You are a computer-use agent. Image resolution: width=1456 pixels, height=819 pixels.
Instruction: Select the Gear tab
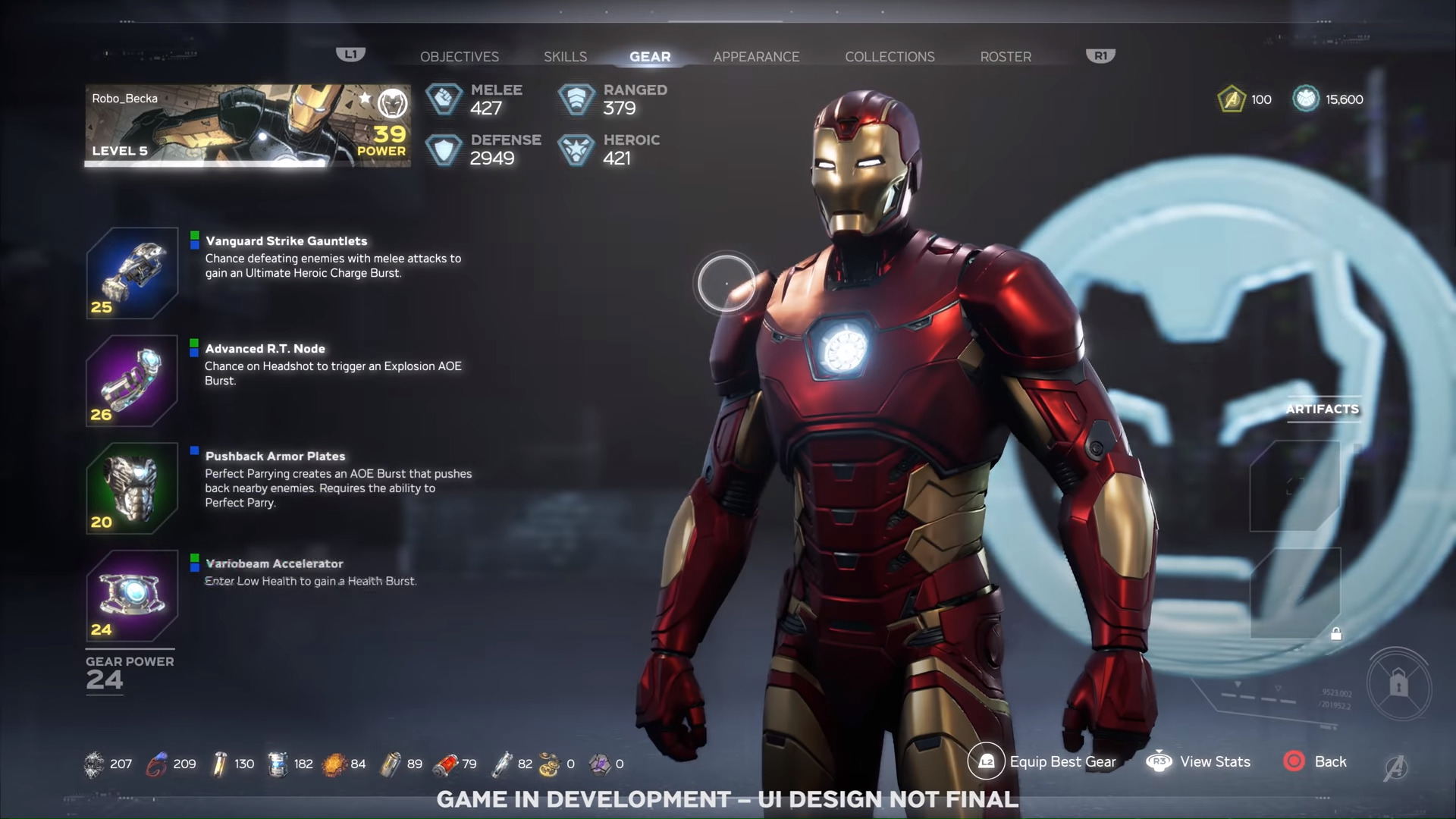650,57
